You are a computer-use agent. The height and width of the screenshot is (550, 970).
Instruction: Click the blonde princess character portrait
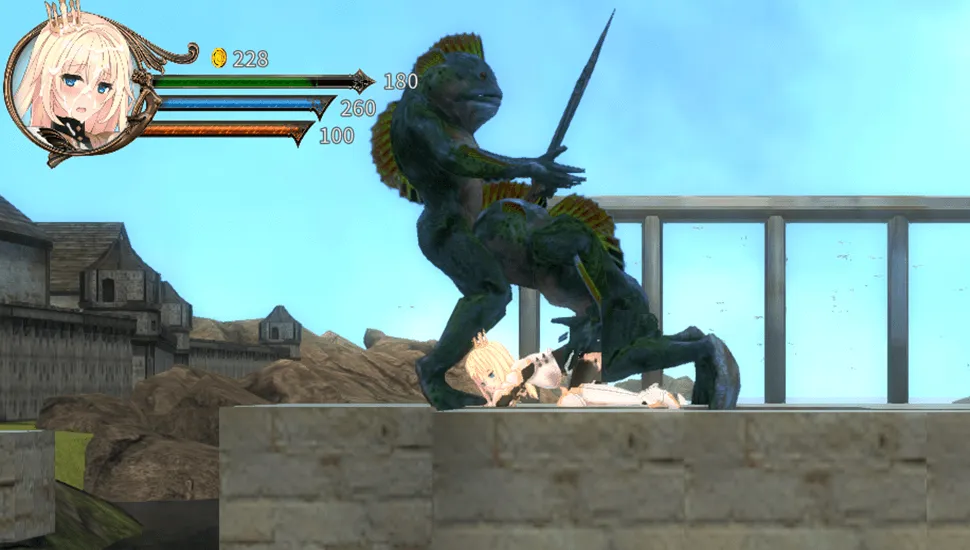click(70, 85)
